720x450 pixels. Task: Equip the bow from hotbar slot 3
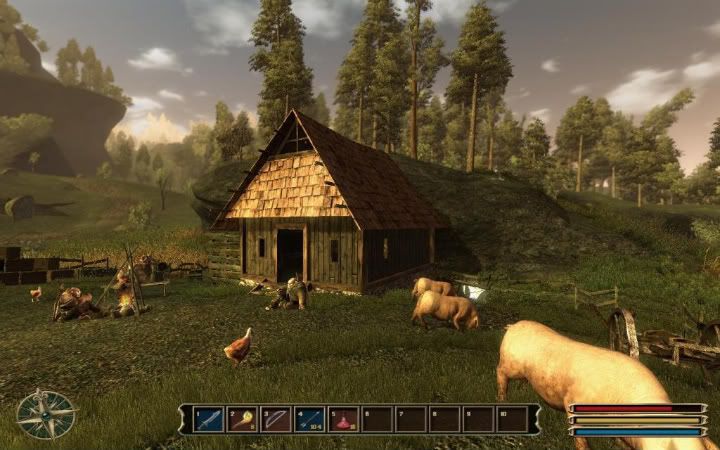tap(276, 419)
